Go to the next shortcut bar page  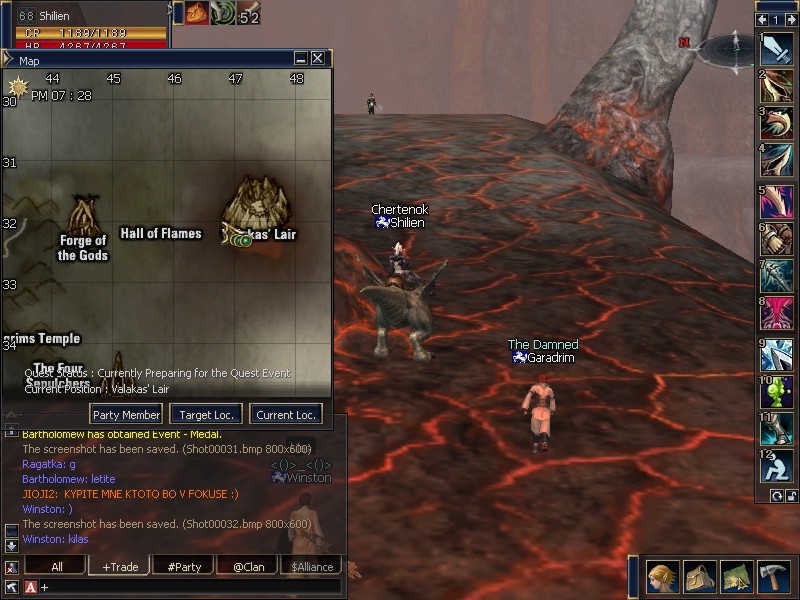pos(791,19)
